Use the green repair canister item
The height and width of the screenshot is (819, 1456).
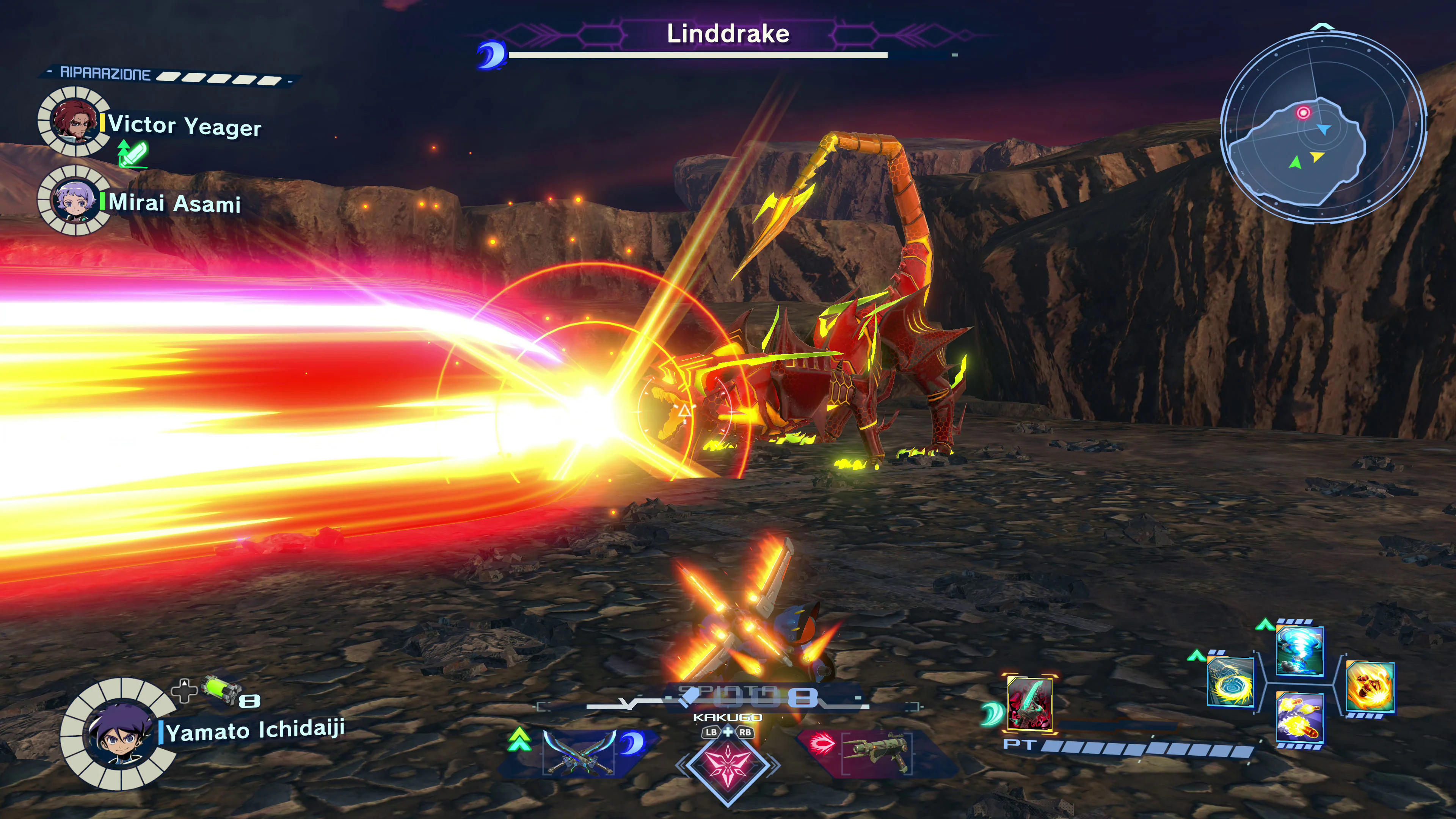click(x=222, y=690)
